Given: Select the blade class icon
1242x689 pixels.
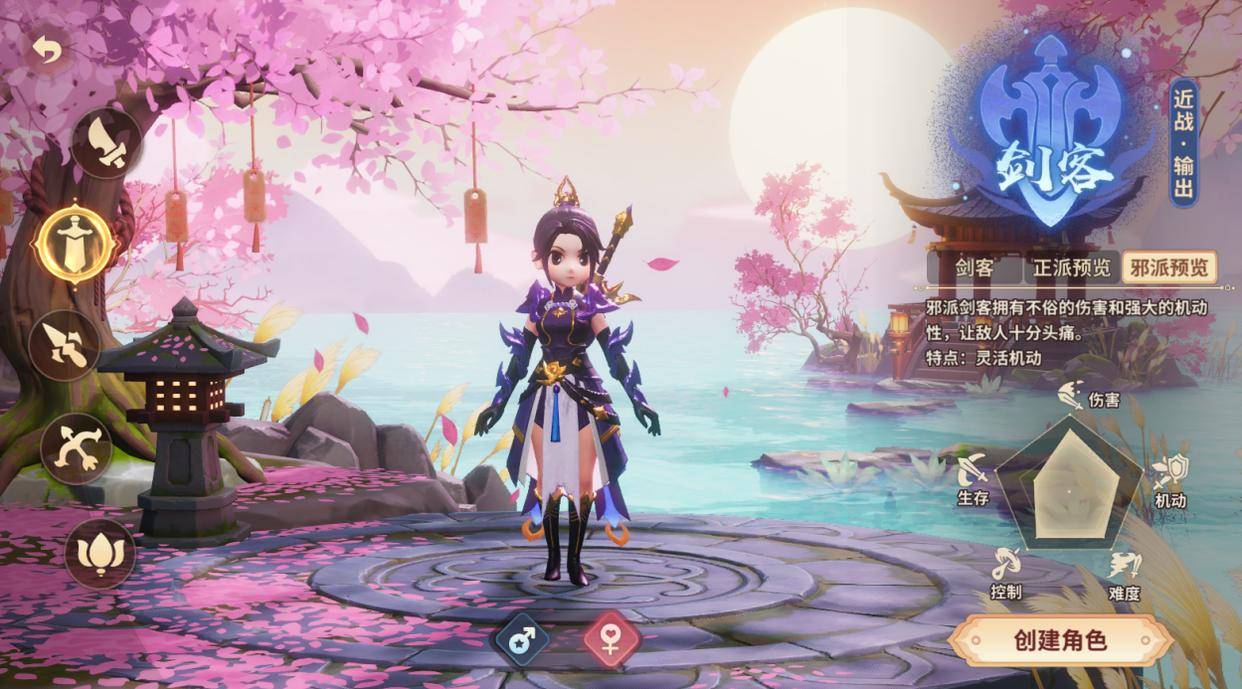Looking at the screenshot, I should (x=107, y=143).
